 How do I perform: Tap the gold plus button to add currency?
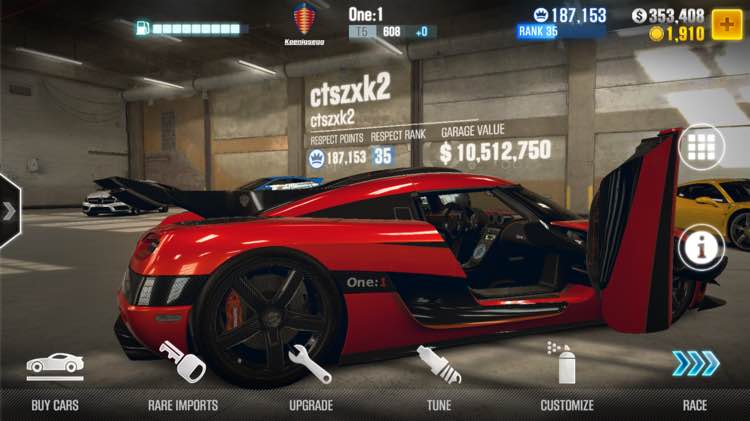[x=726, y=22]
